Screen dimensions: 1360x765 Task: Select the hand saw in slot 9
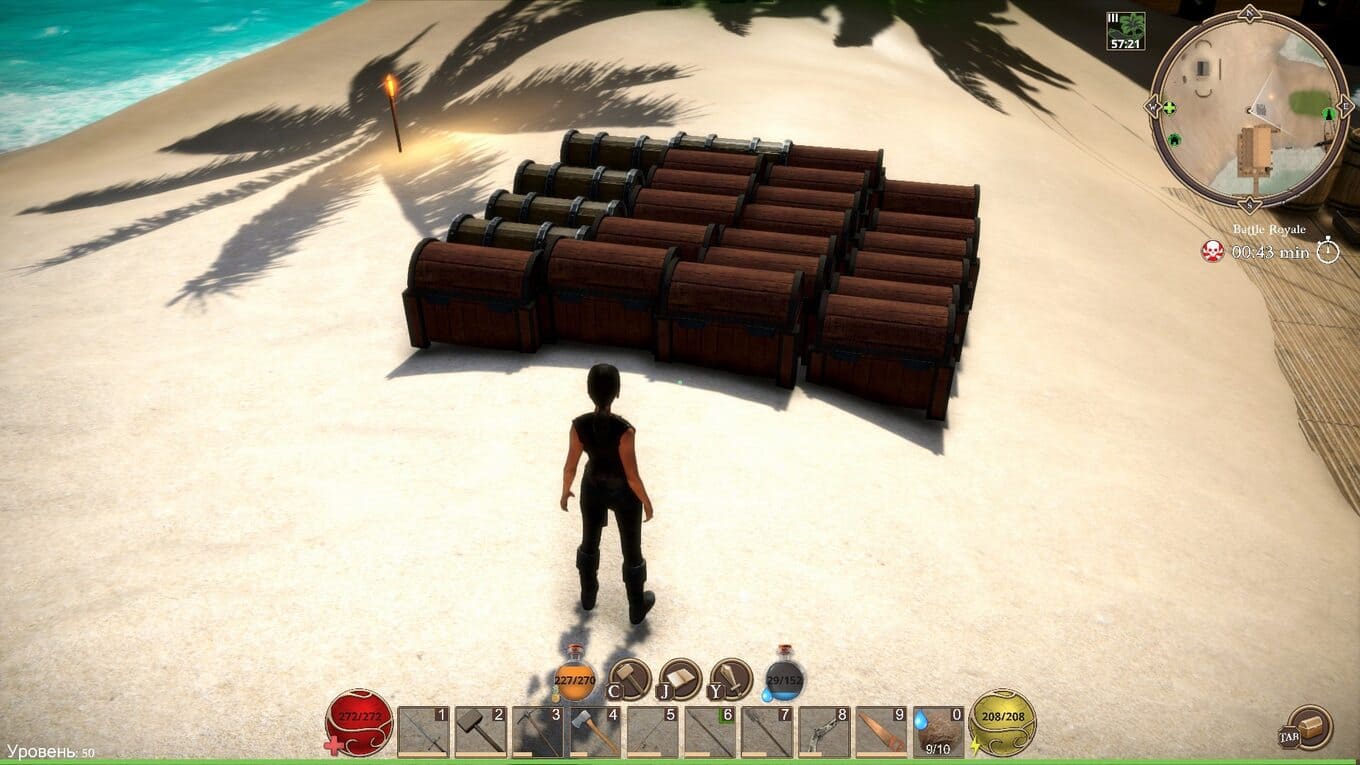pyautogui.click(x=882, y=732)
